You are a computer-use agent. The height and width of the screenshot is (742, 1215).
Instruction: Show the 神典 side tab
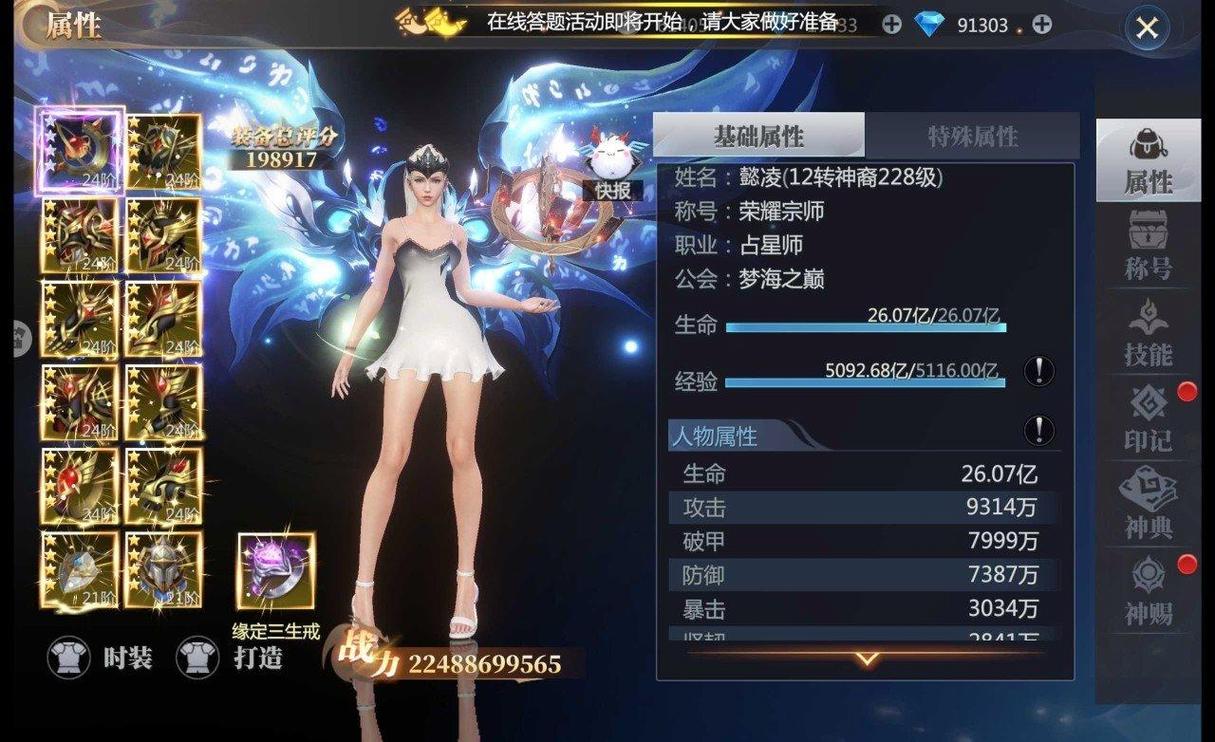pyautogui.click(x=1147, y=504)
